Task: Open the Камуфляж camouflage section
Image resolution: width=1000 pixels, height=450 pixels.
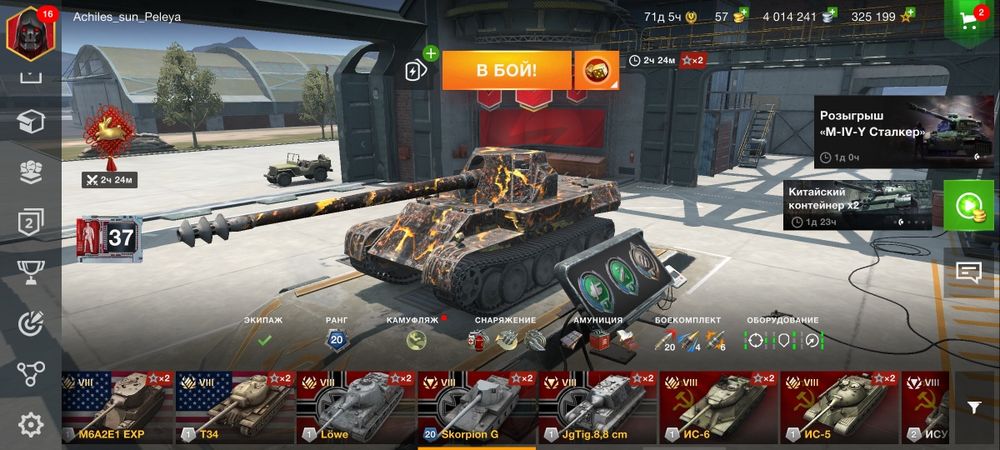Action: tap(416, 338)
